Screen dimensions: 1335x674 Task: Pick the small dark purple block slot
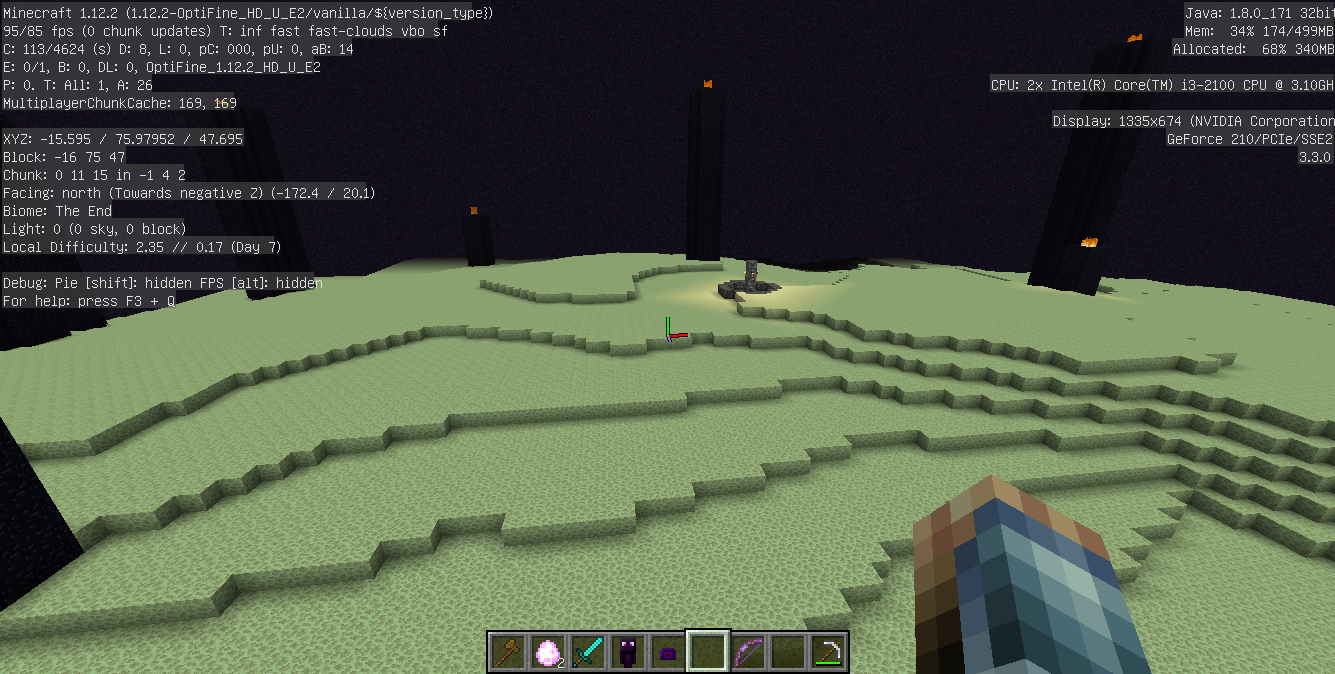(668, 652)
